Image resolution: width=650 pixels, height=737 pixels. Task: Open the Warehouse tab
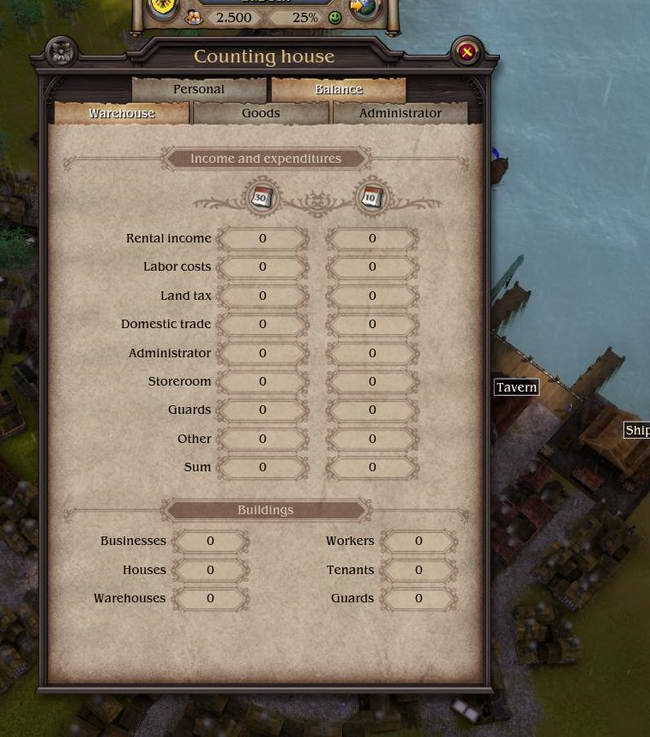coord(122,113)
